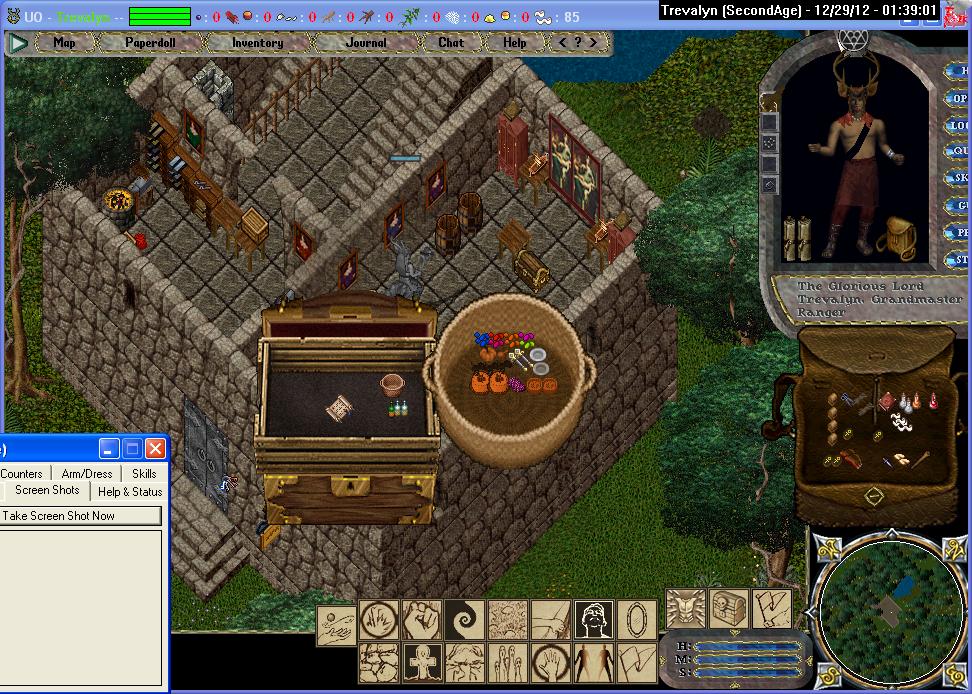Activate the oval mirror spell icon
Image resolution: width=972 pixels, height=694 pixels.
(636, 620)
